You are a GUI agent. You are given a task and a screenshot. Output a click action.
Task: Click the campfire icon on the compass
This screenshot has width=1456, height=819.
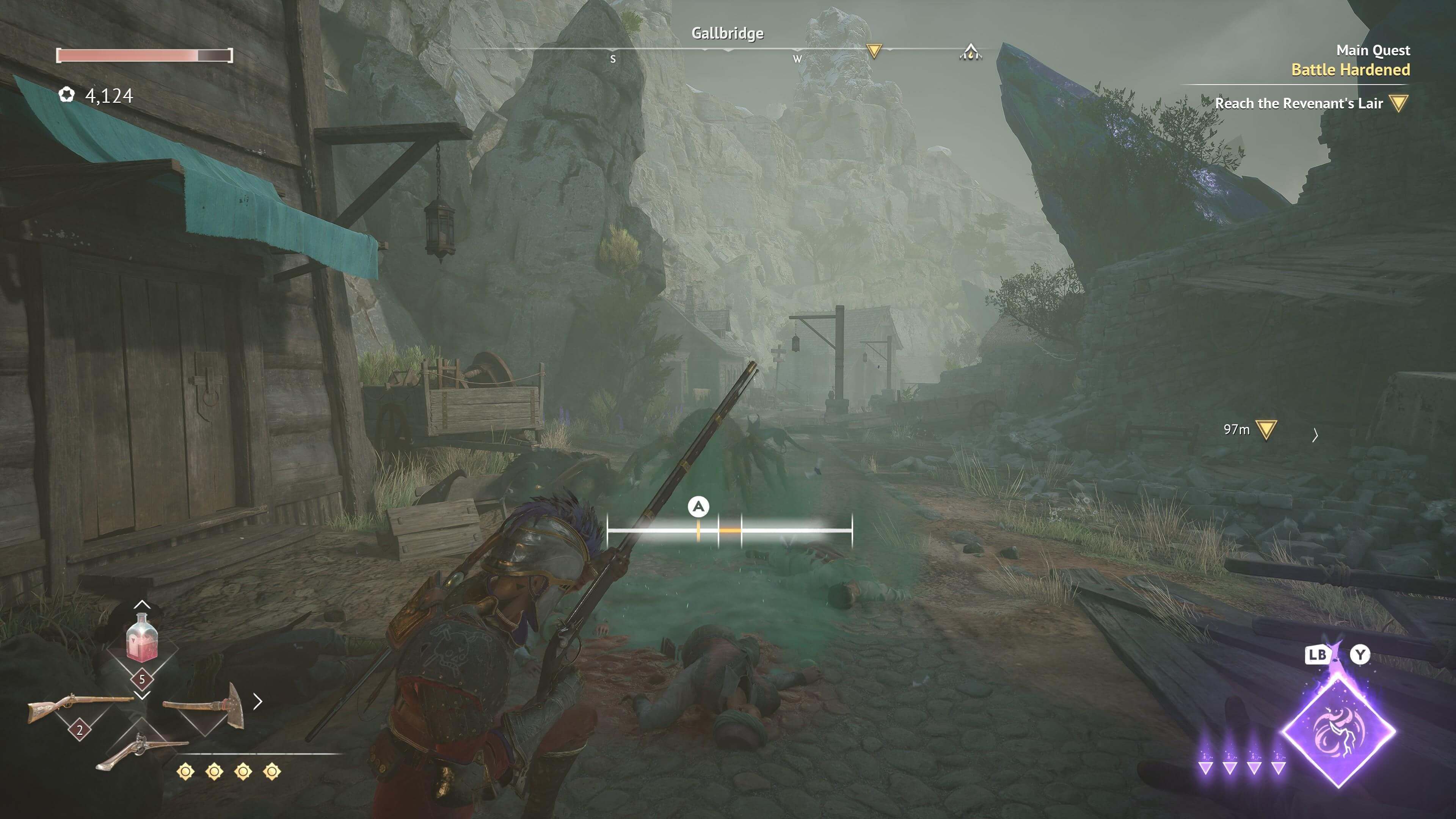970,53
